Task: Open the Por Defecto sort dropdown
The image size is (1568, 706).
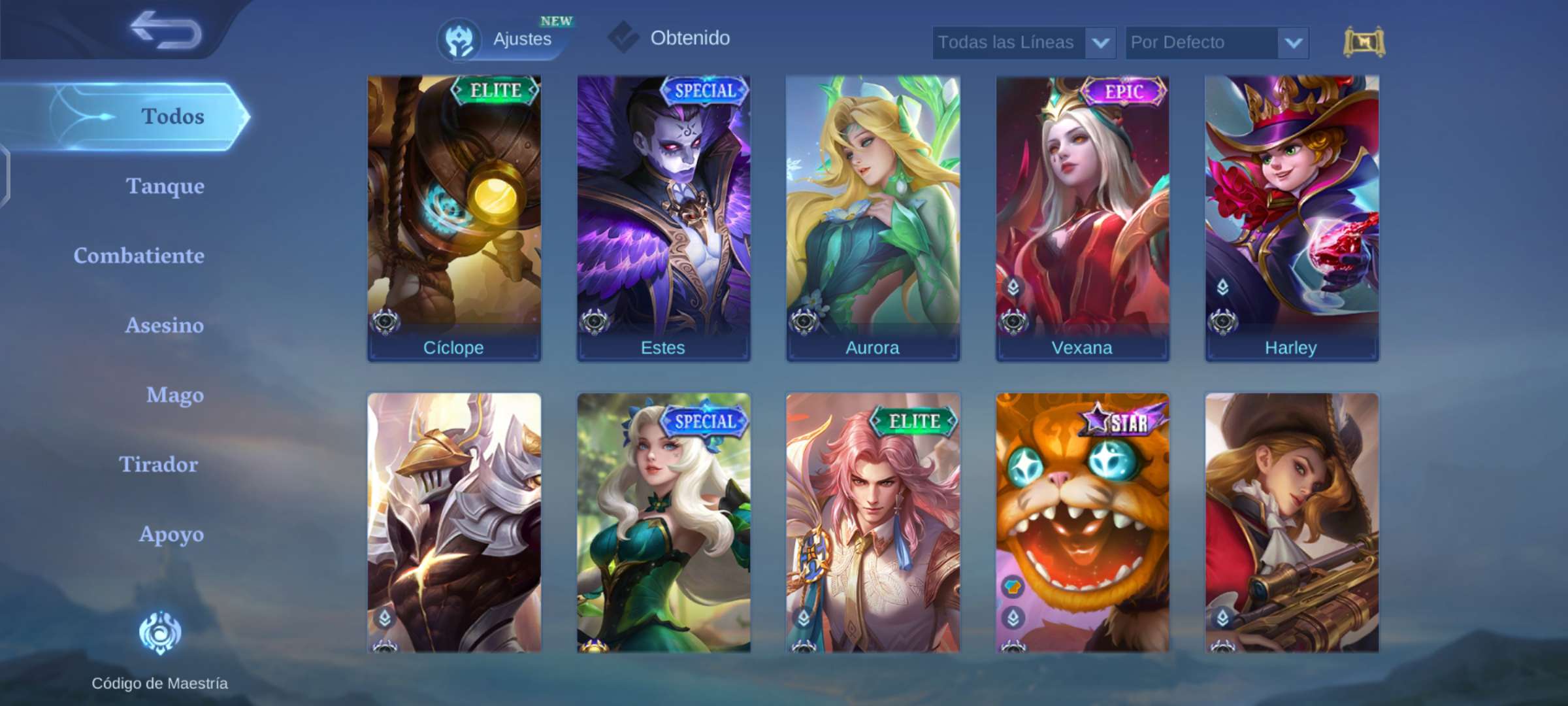Action: (x=1217, y=43)
